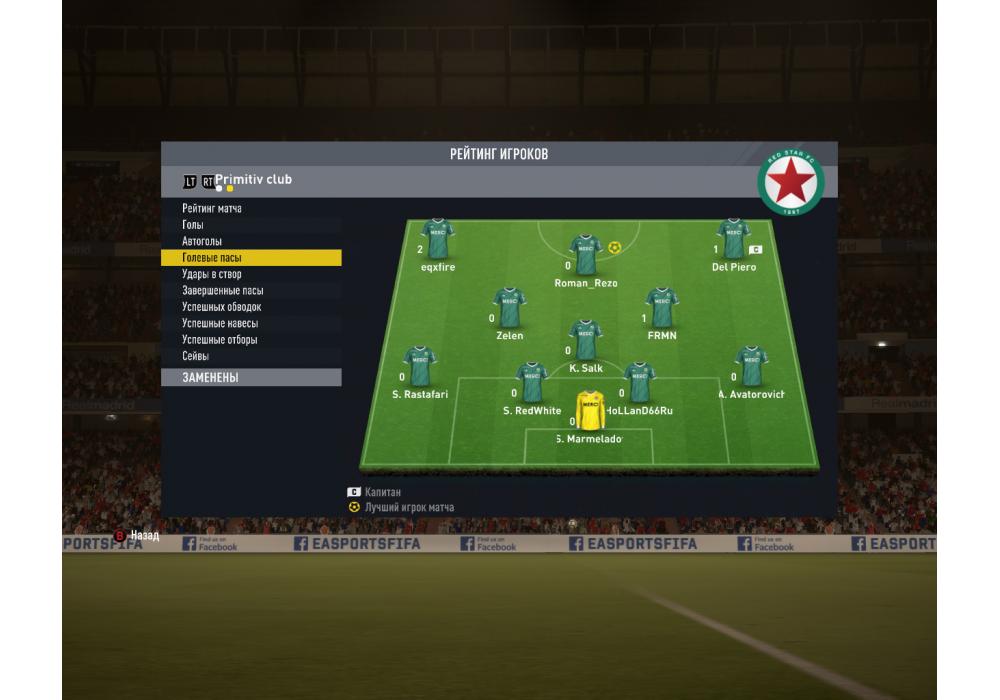Open the Автоголы stat entry
Image resolution: width=1000 pixels, height=700 pixels.
(202, 242)
